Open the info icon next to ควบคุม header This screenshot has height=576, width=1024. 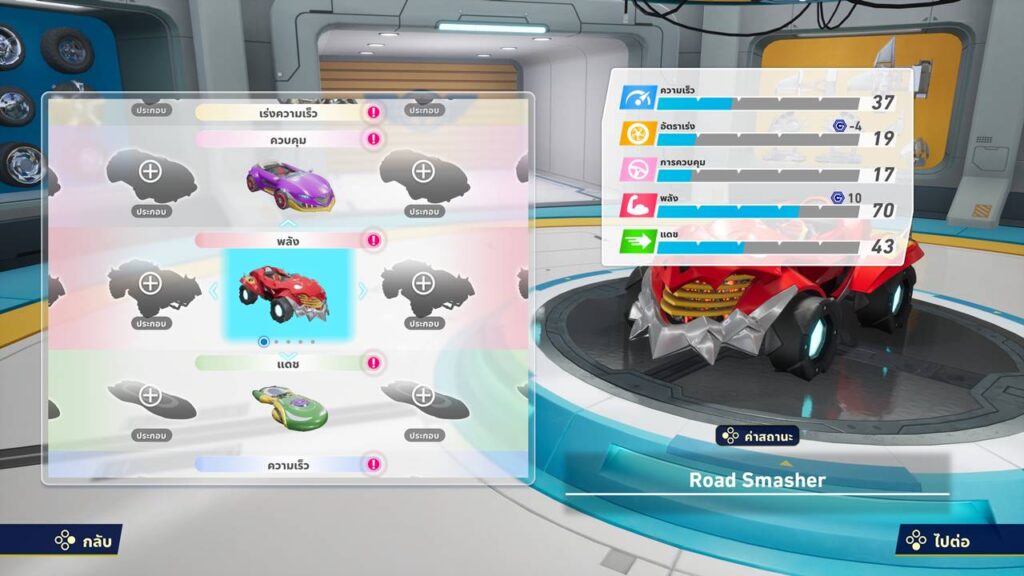click(373, 139)
